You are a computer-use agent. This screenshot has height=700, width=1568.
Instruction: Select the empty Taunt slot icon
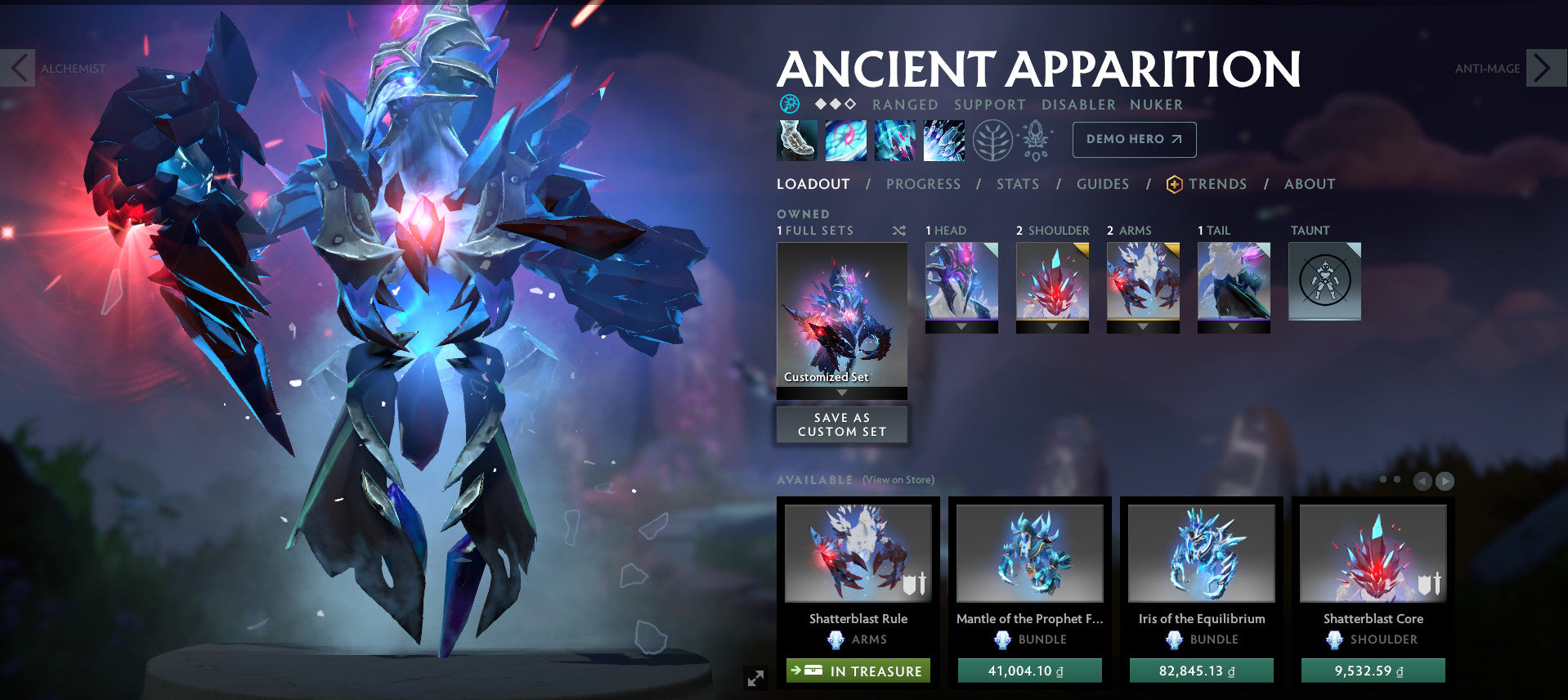coord(1324,281)
